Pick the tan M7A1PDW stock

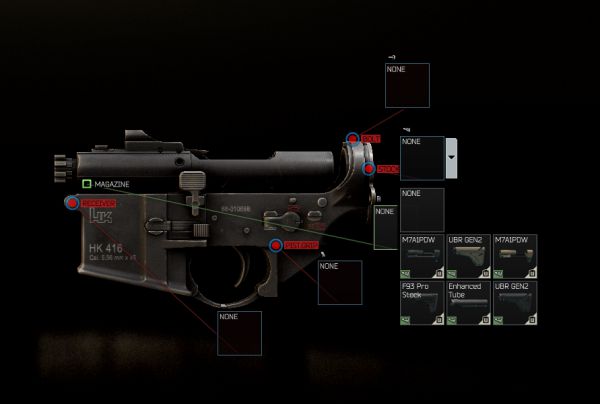coord(514,257)
